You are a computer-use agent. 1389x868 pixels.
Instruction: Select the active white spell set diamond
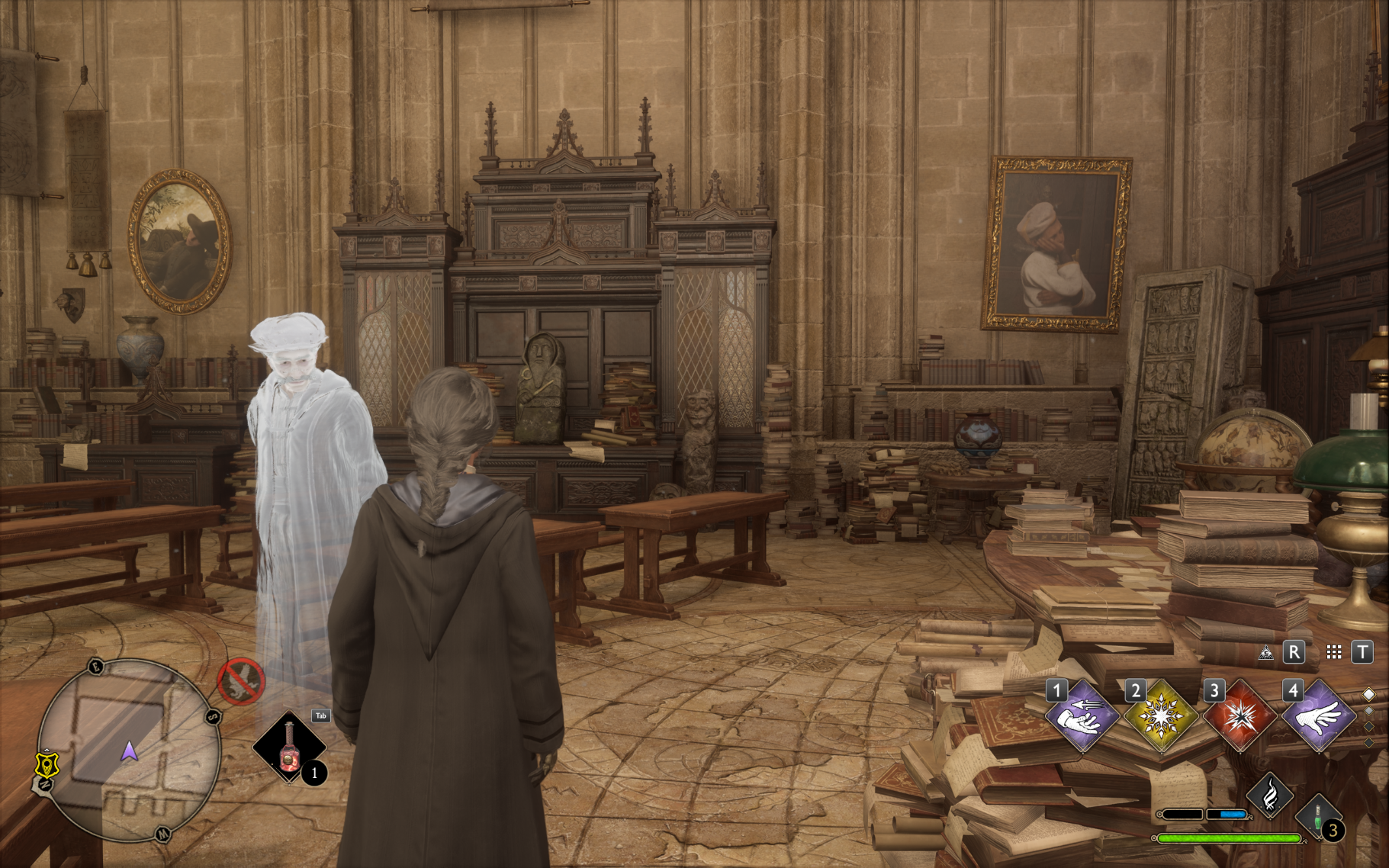click(1368, 695)
